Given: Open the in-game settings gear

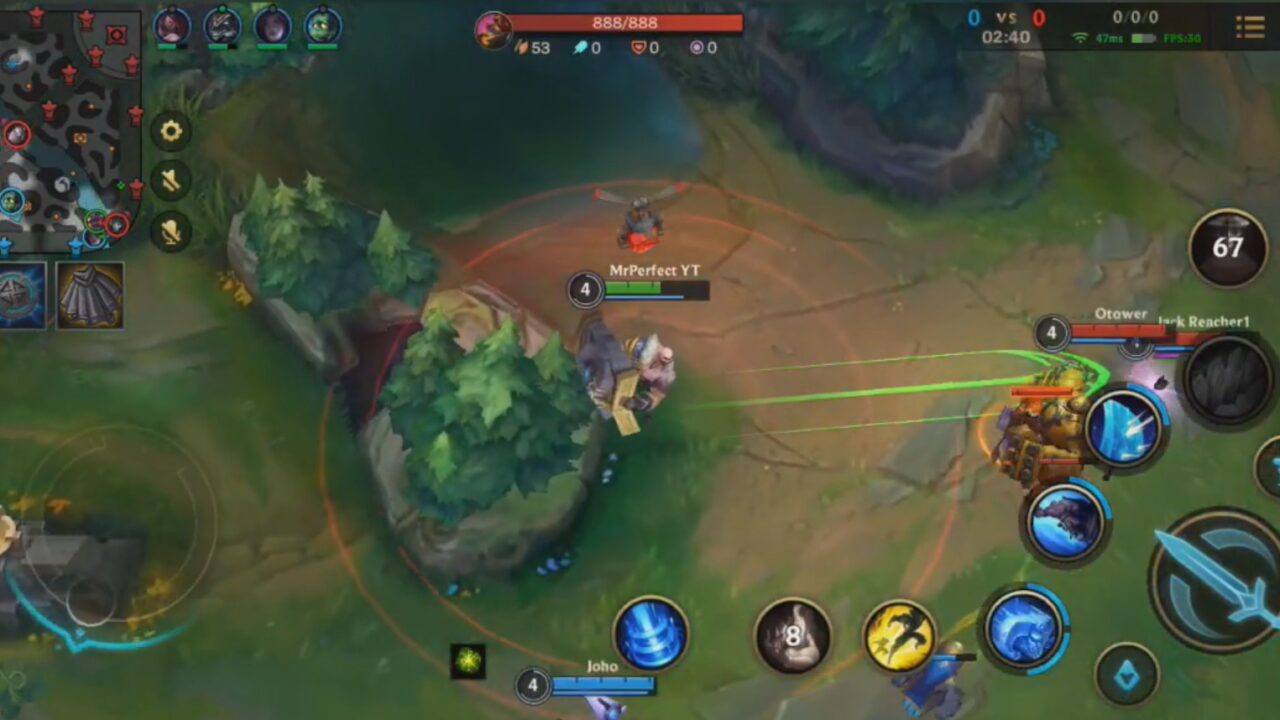Looking at the screenshot, I should 170,131.
